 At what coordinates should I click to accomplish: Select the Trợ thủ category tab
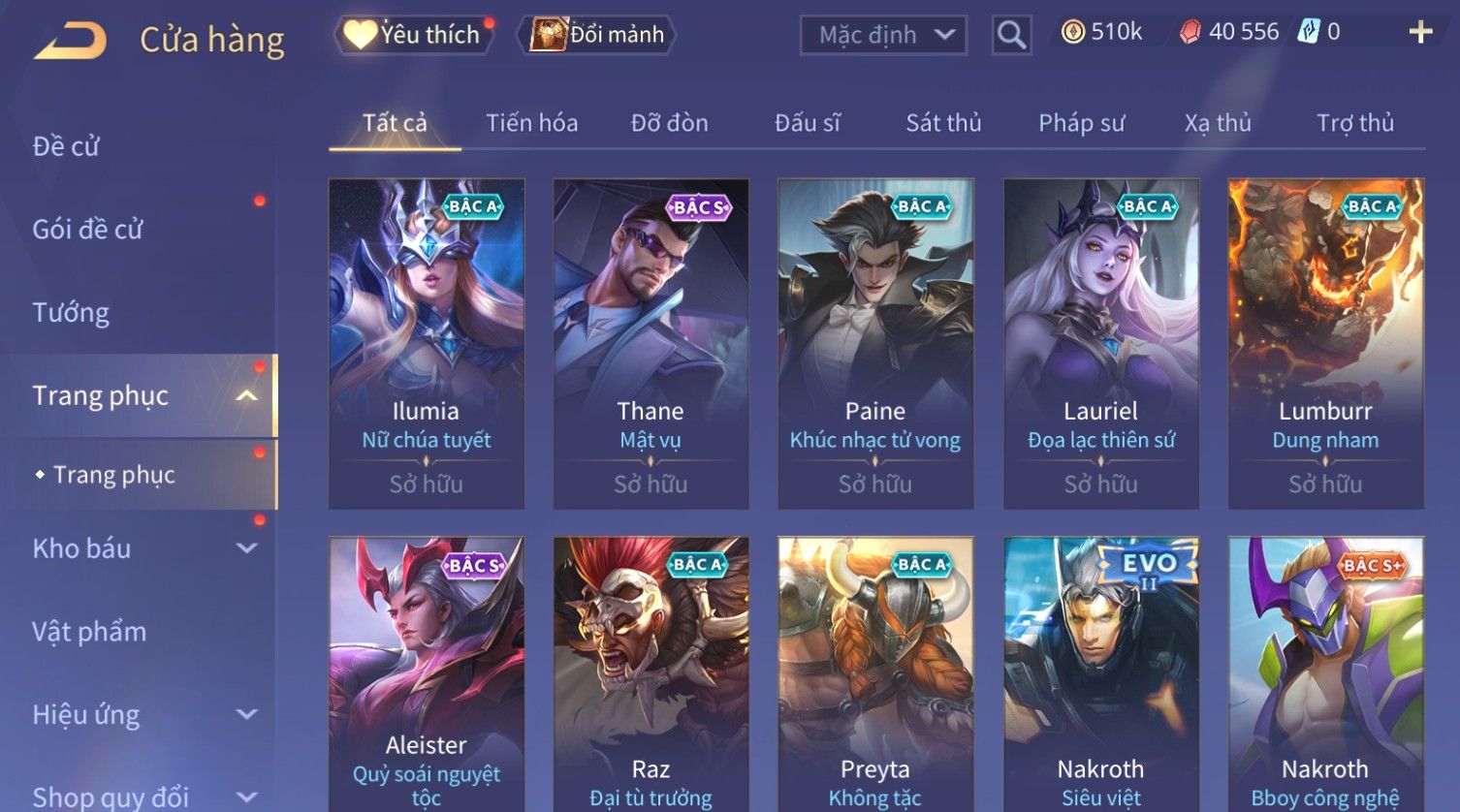[x=1354, y=123]
